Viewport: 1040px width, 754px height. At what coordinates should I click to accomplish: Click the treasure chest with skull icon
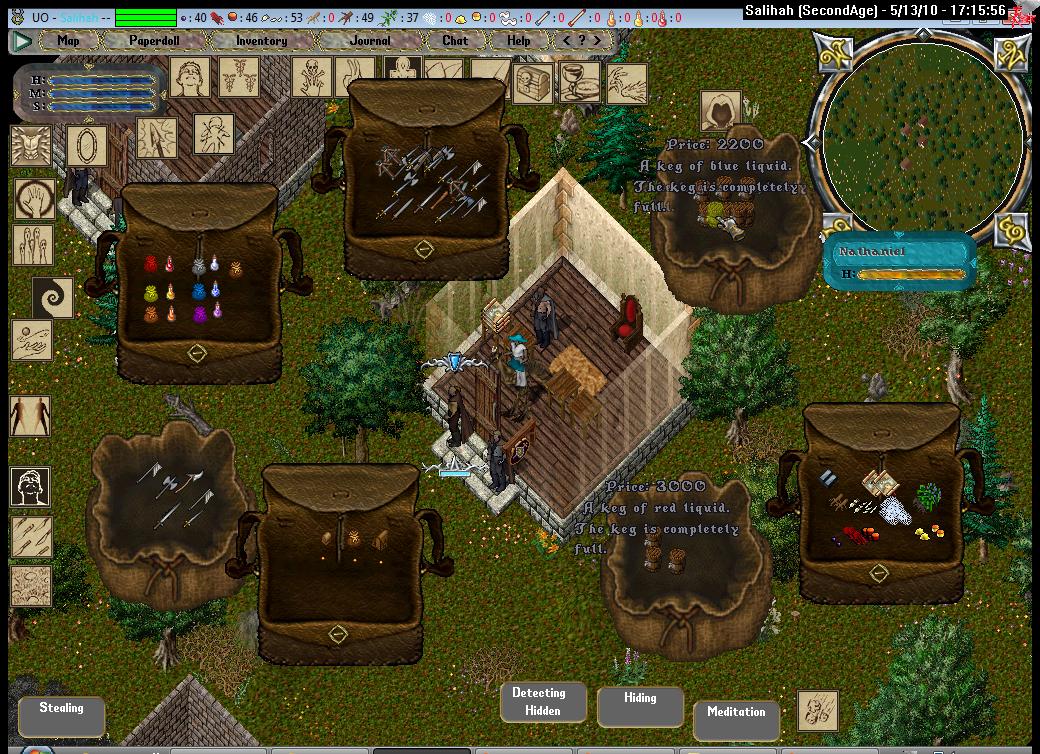[532, 85]
